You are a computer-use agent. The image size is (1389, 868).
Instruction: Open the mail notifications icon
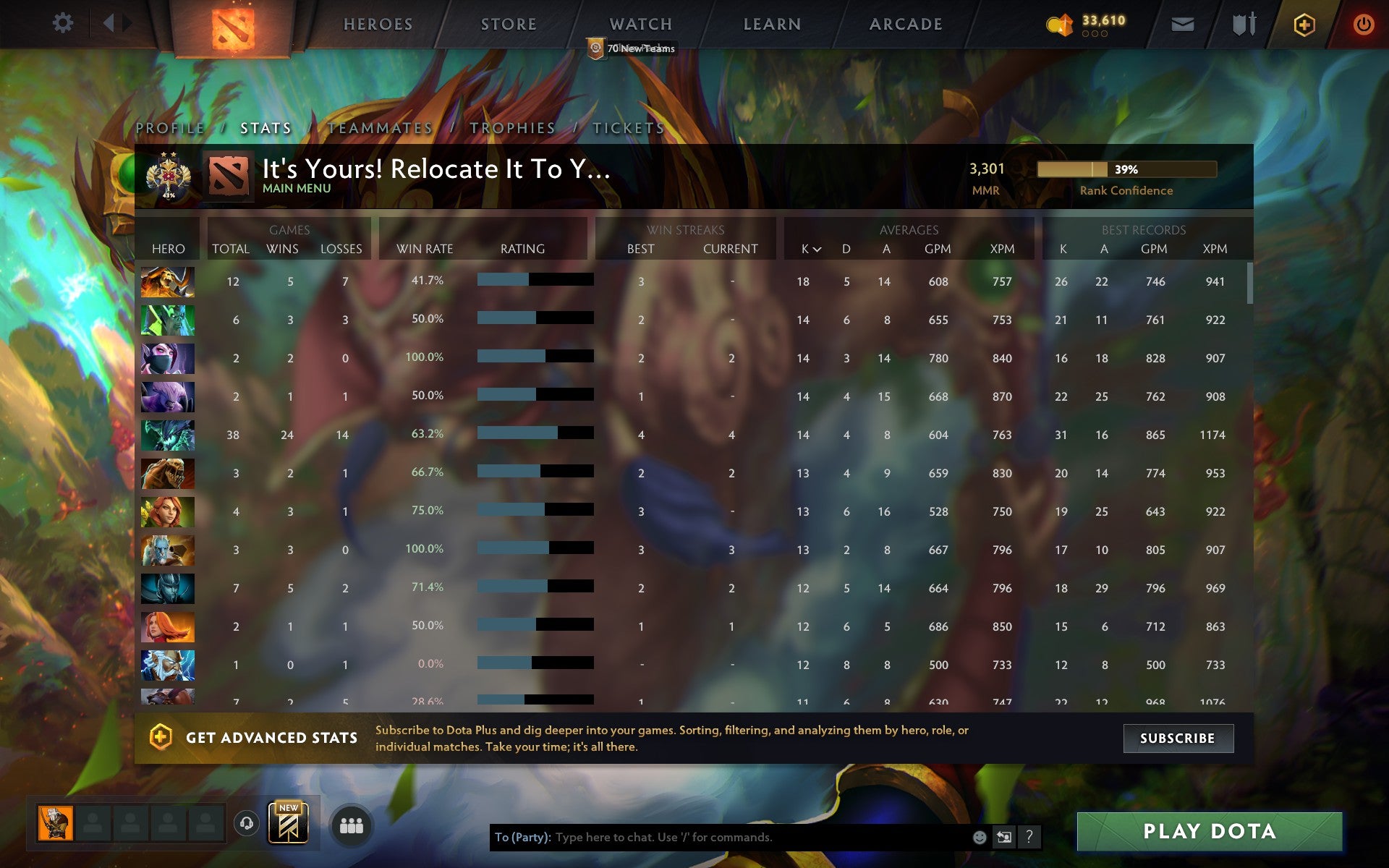pos(1181,24)
